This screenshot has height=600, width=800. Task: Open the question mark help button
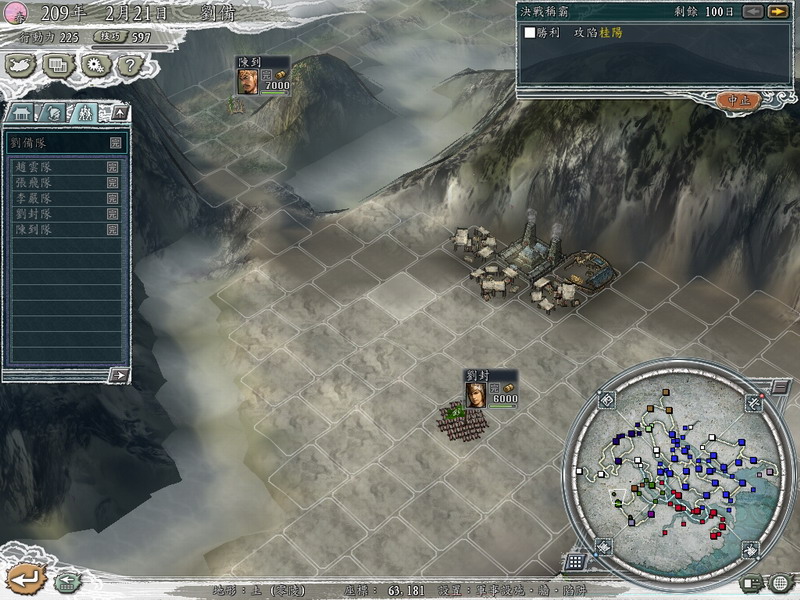pyautogui.click(x=127, y=66)
